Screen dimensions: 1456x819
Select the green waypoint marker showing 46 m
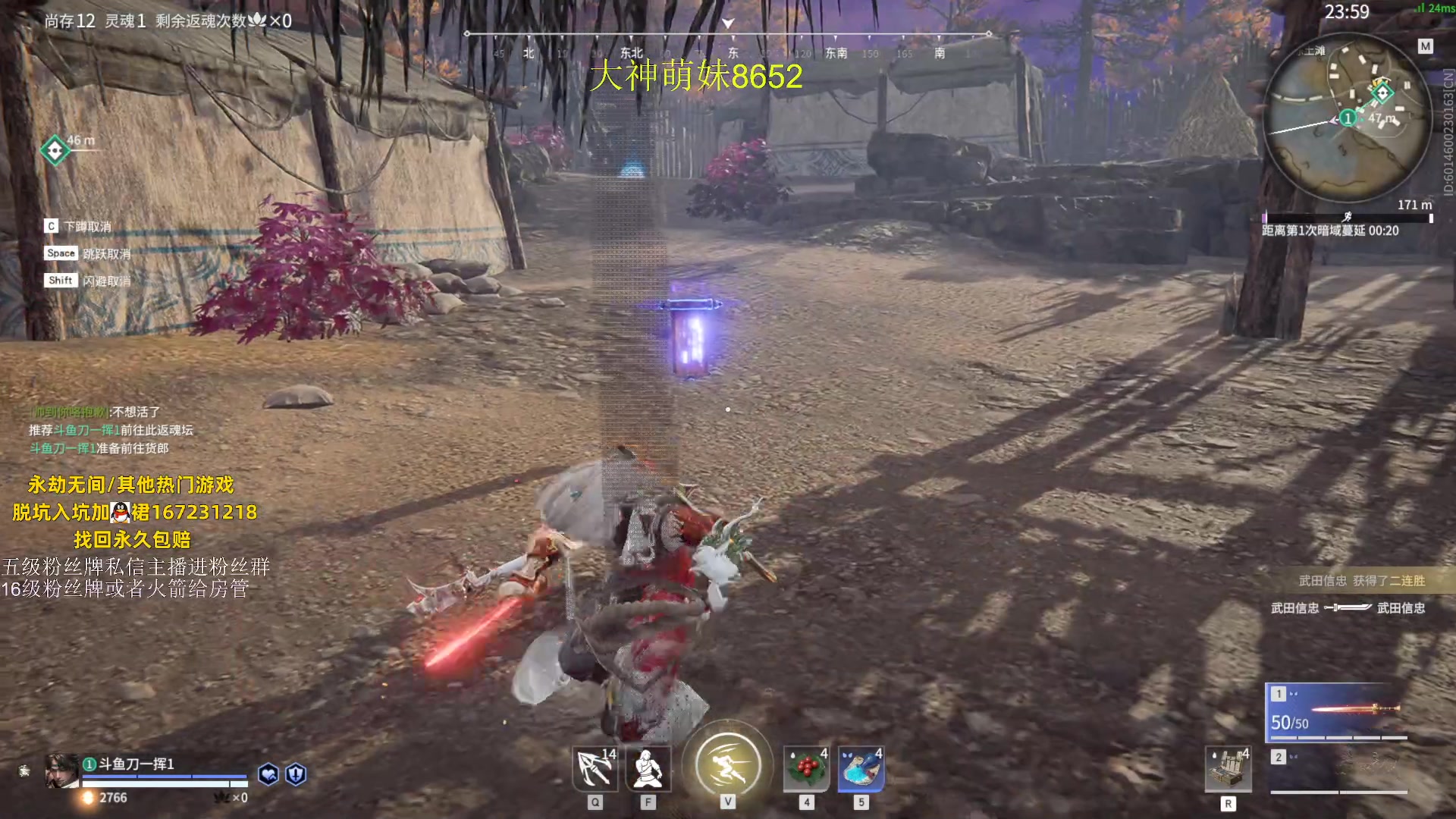(x=55, y=150)
